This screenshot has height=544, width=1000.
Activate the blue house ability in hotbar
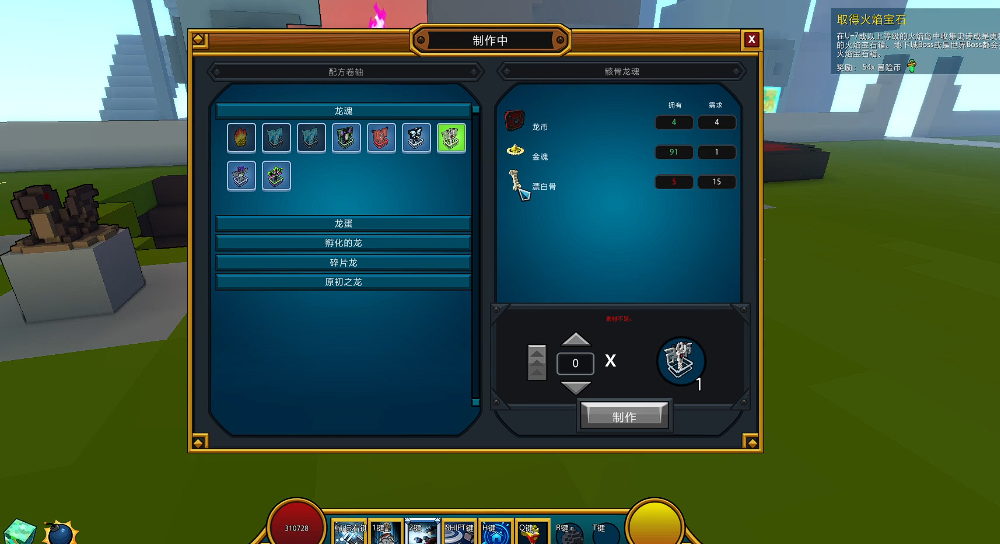[496, 533]
